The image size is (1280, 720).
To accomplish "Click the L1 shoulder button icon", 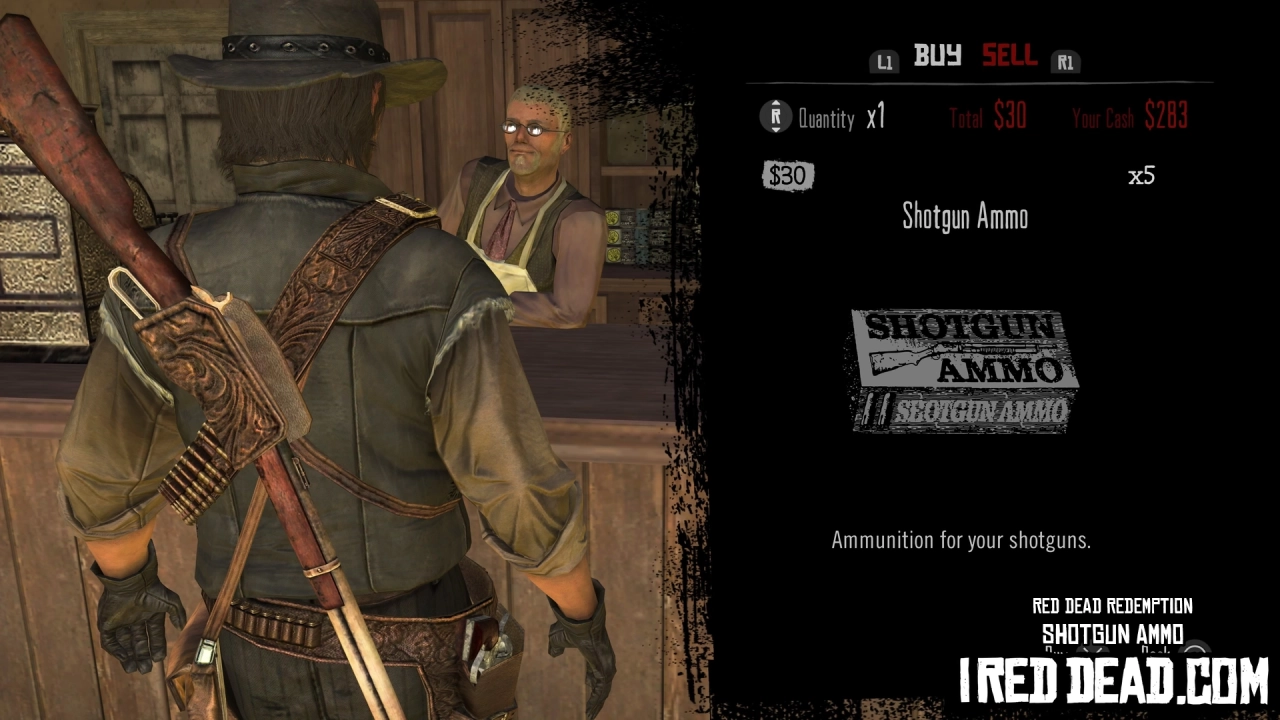I will [884, 61].
